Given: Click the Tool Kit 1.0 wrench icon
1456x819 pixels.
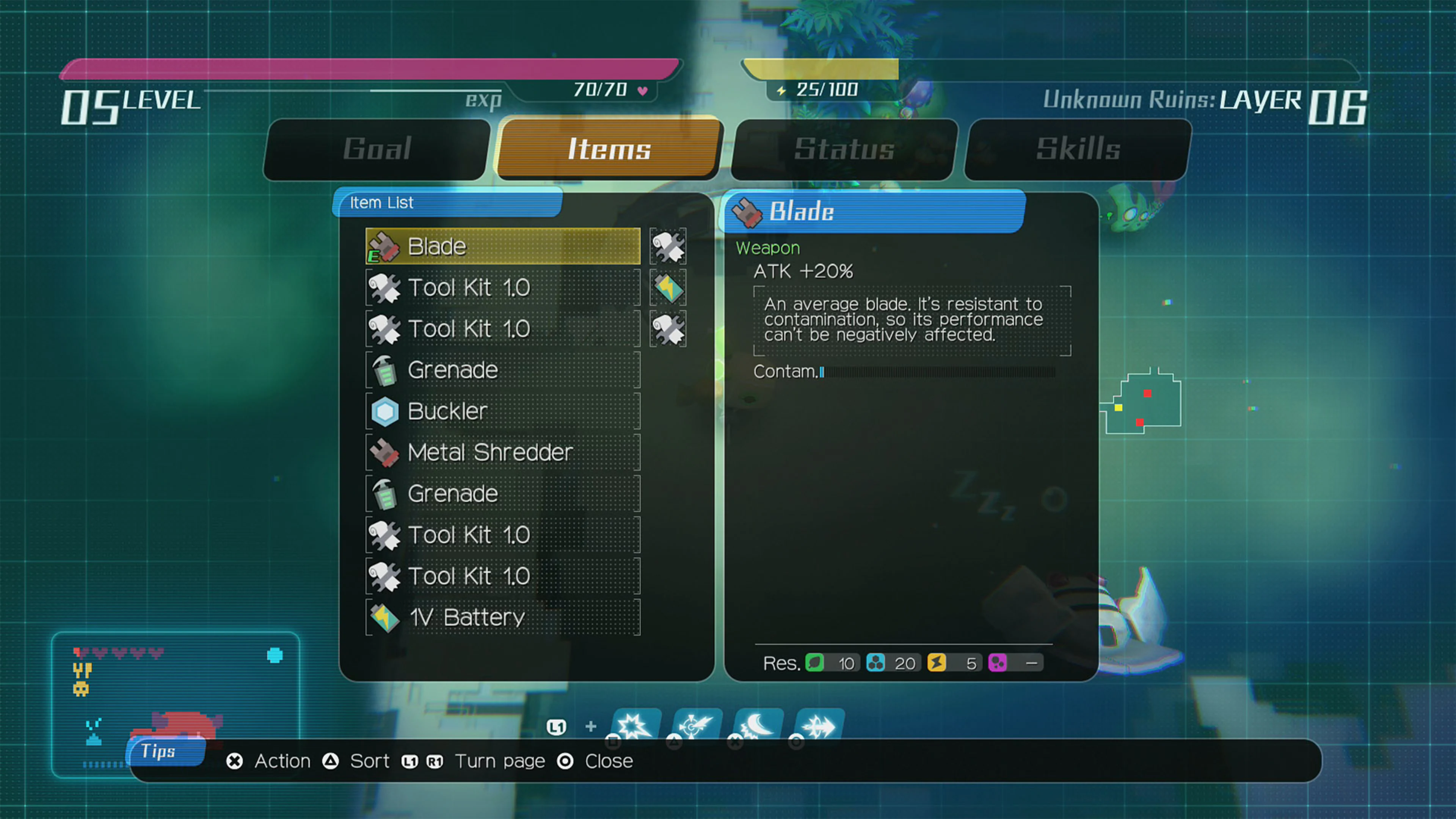Looking at the screenshot, I should pos(384,288).
